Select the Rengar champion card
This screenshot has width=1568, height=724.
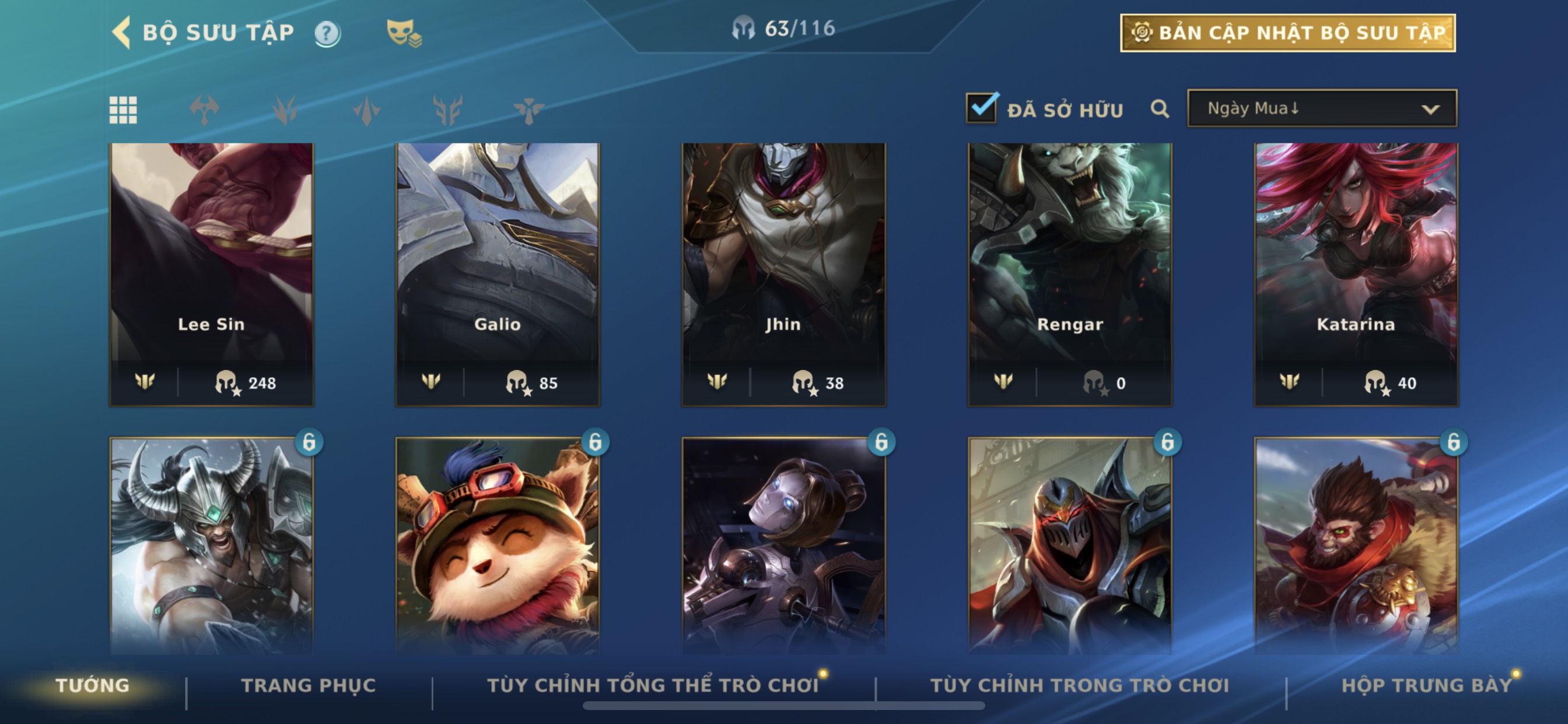click(x=1070, y=274)
